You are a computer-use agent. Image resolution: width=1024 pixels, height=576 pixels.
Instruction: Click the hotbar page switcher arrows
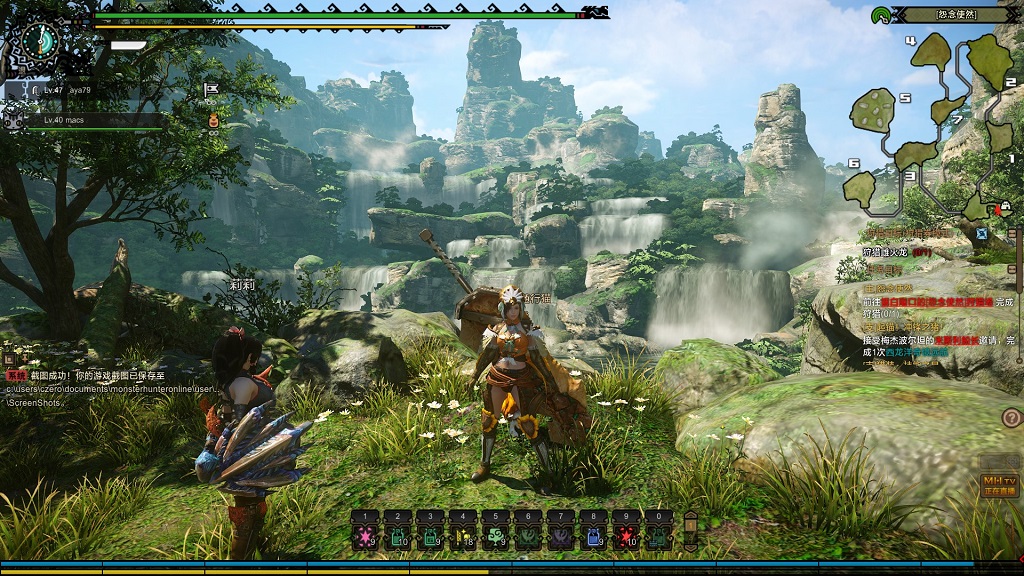pos(689,528)
